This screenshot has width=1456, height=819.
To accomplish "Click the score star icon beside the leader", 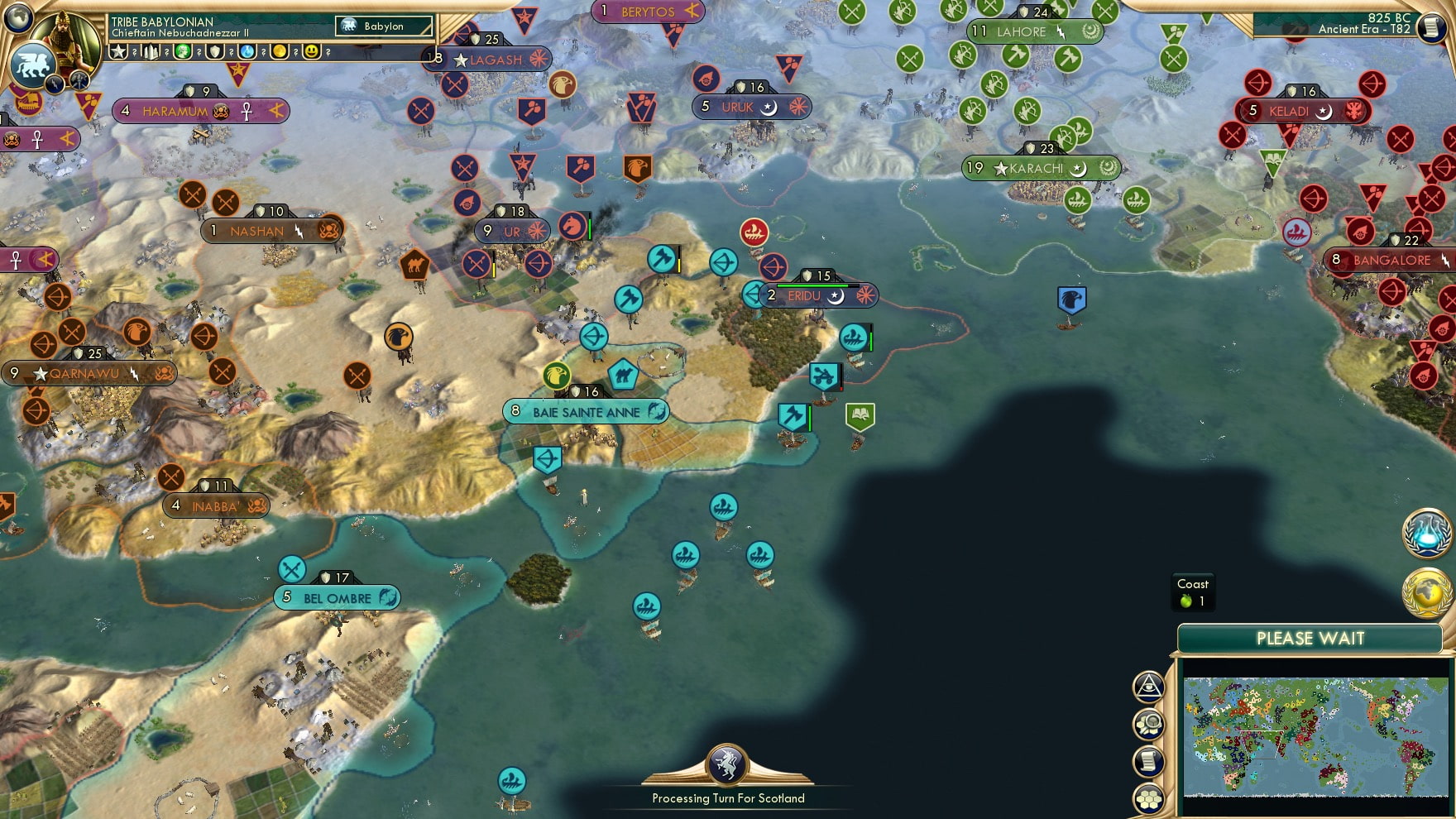I will pyautogui.click(x=122, y=52).
